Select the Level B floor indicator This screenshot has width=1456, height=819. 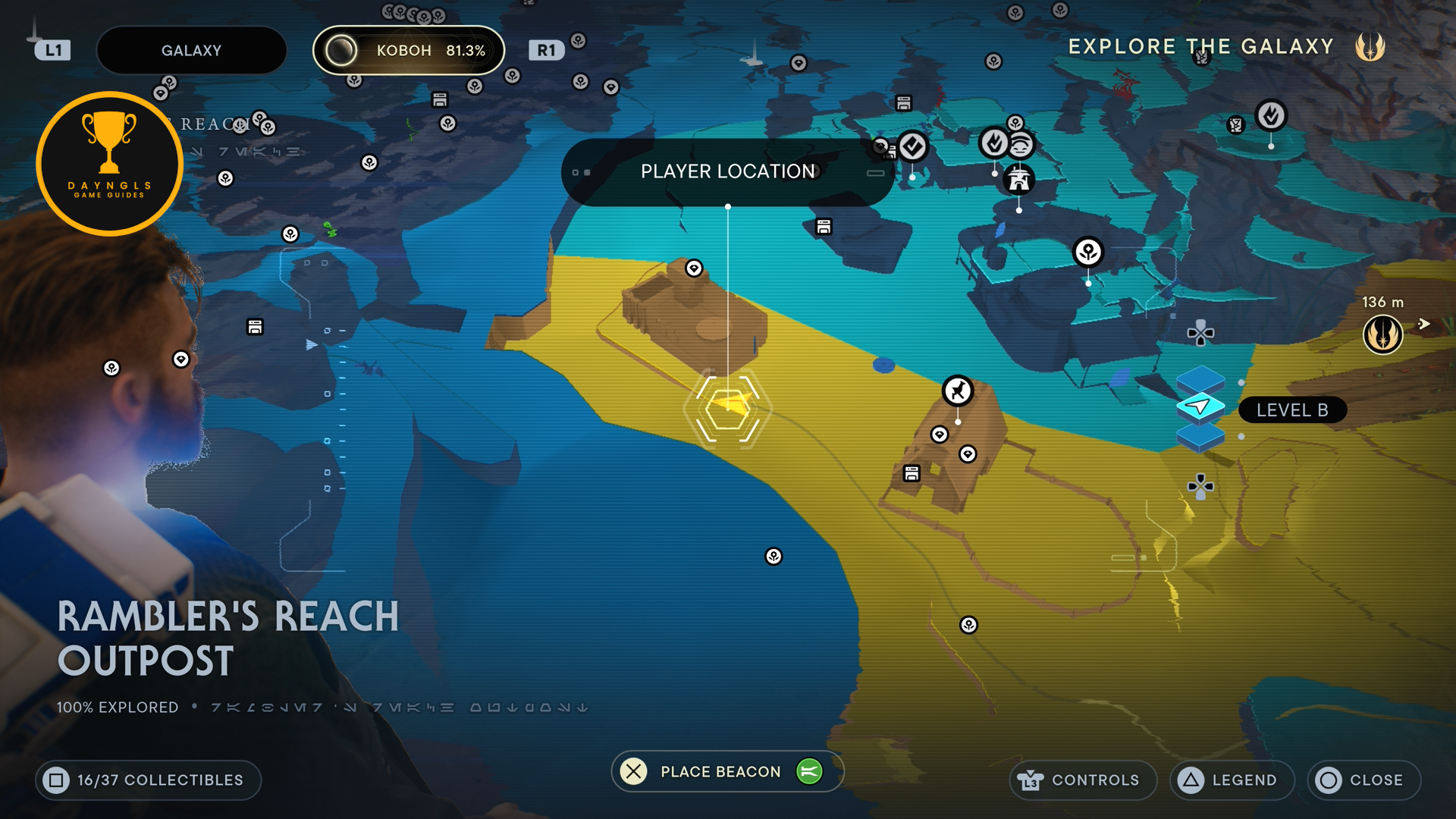coord(1291,410)
